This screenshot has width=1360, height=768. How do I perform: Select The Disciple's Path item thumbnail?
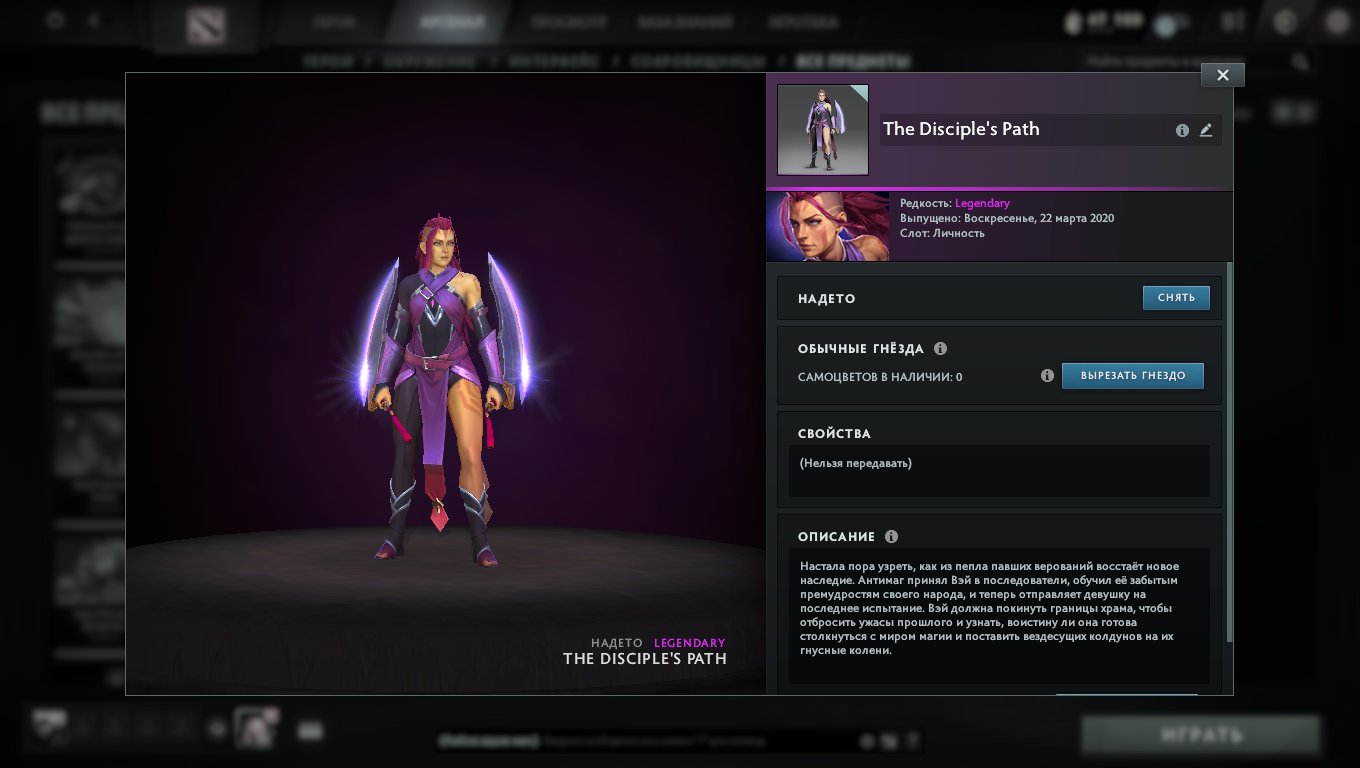pos(823,130)
